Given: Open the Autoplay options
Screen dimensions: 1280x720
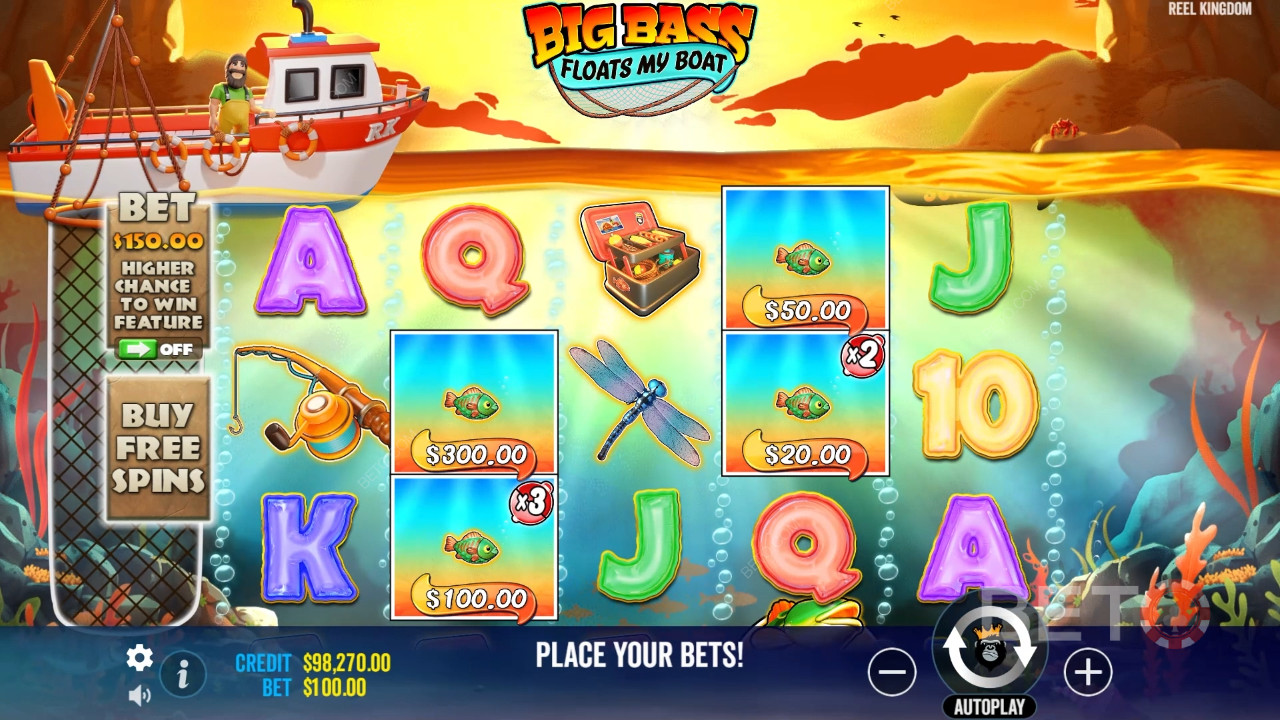Looking at the screenshot, I should [x=989, y=707].
